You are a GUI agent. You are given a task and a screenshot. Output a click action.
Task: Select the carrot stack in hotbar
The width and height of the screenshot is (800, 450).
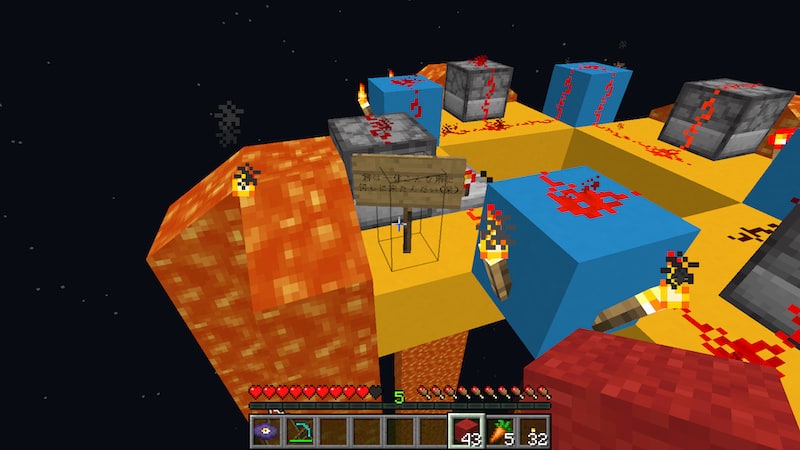[x=500, y=432]
